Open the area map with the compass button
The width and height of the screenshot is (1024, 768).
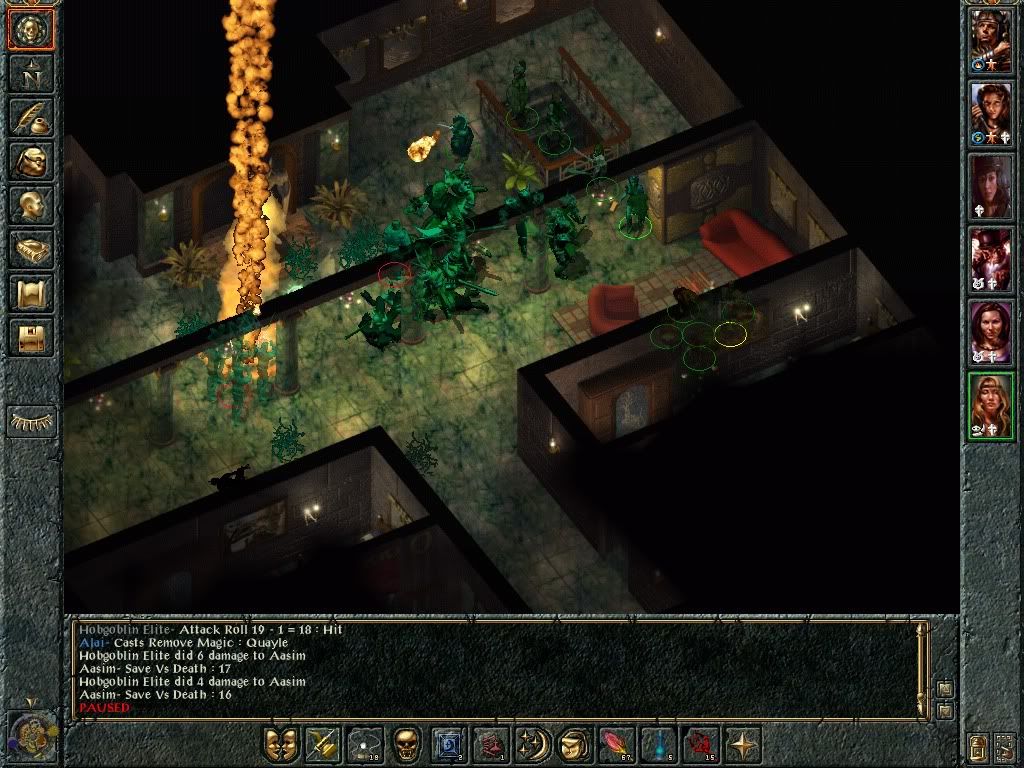coord(31,72)
